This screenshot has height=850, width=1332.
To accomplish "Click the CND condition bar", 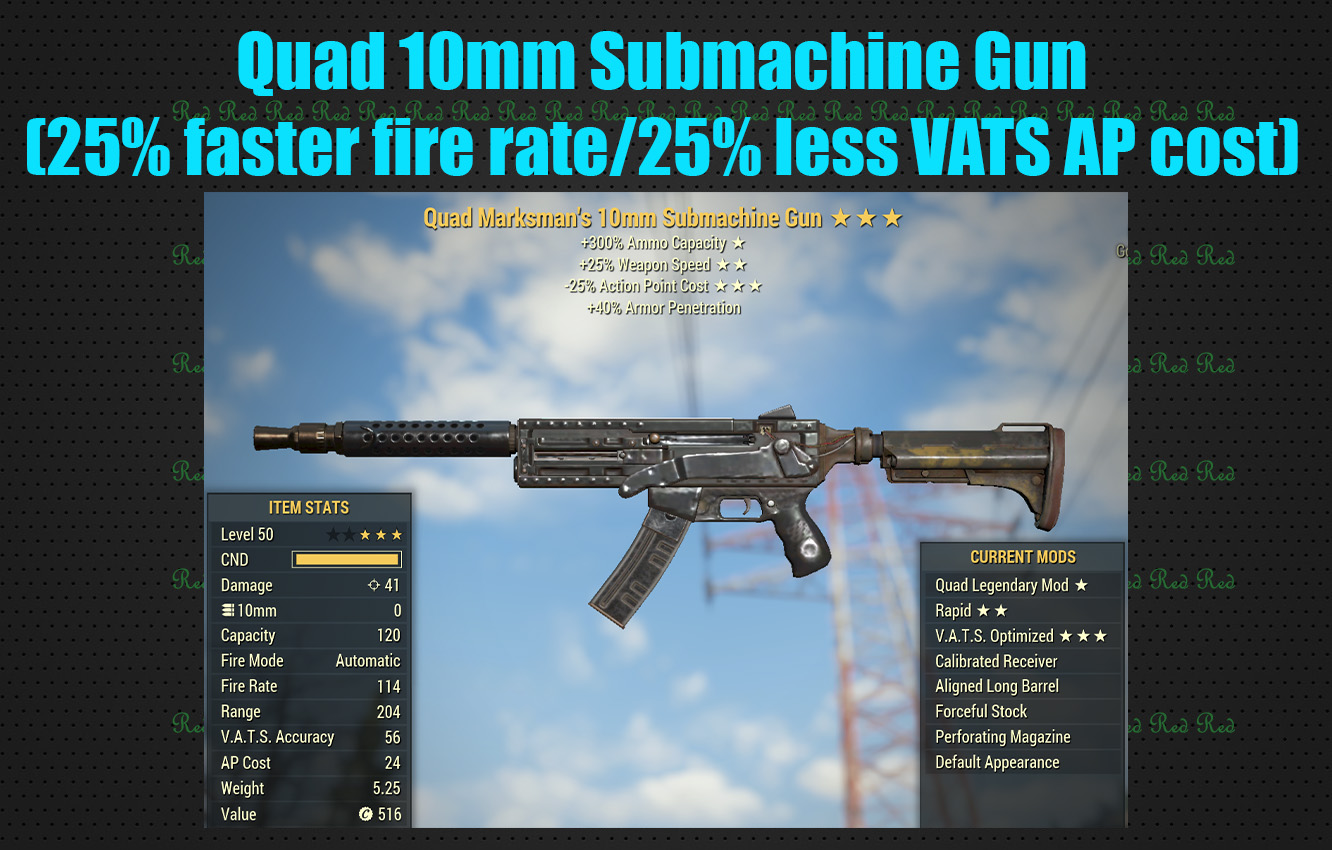I will click(x=345, y=558).
